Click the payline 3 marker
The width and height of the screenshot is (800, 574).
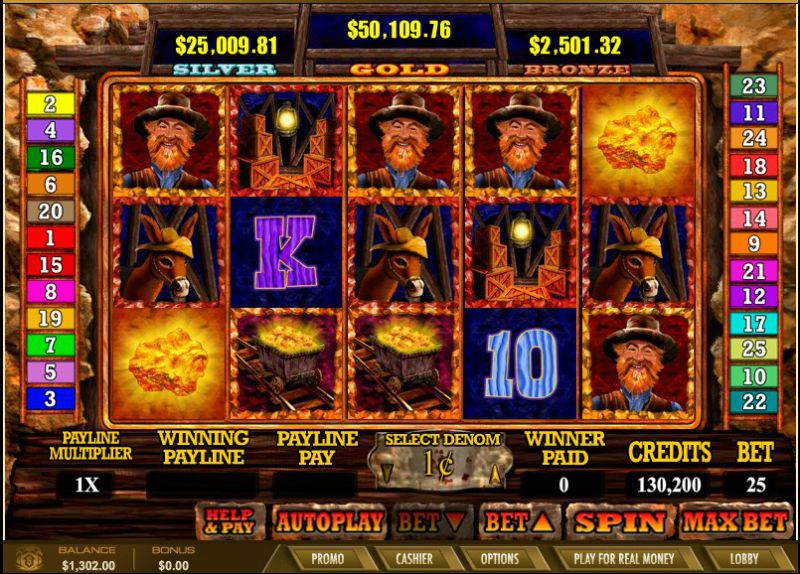50,399
